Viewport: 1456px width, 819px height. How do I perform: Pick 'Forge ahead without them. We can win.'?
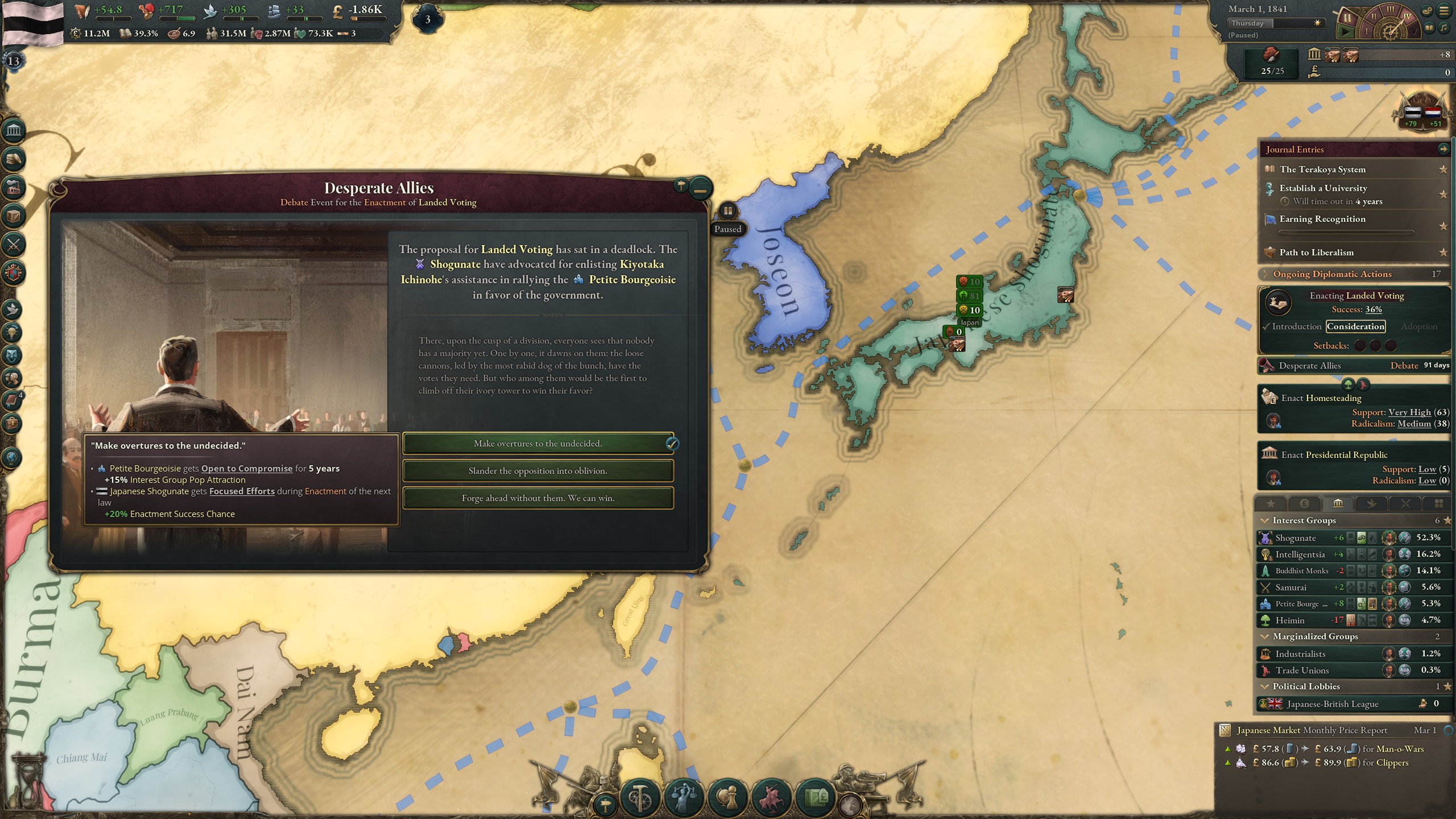pyautogui.click(x=537, y=498)
